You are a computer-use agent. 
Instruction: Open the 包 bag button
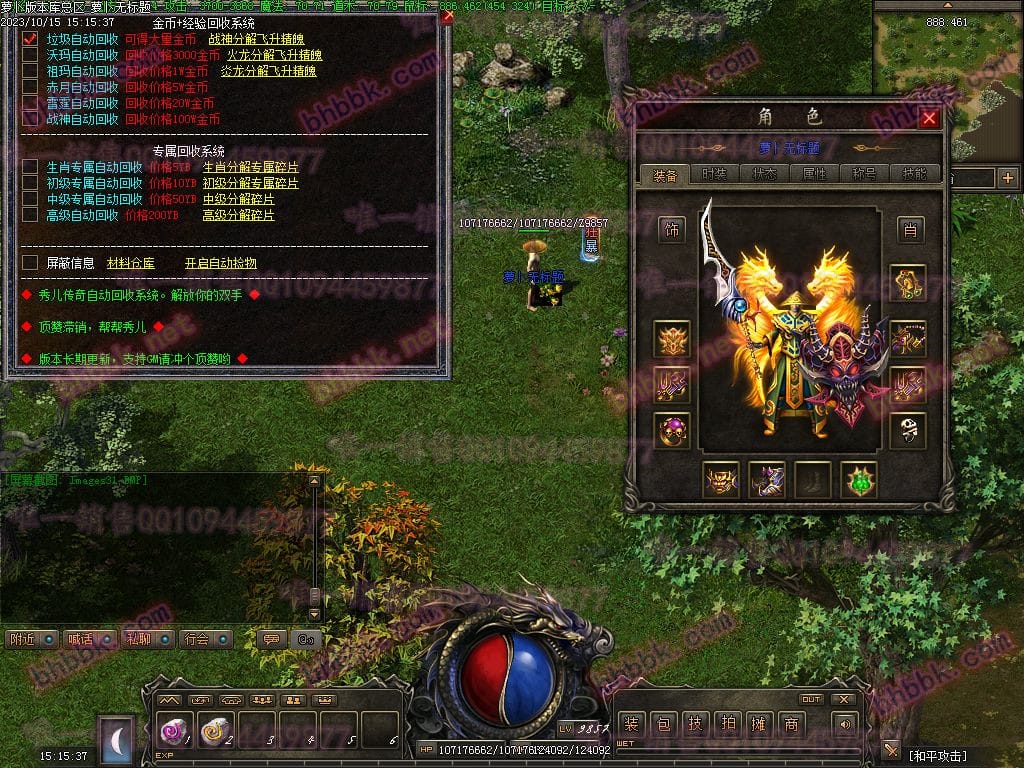(x=662, y=724)
